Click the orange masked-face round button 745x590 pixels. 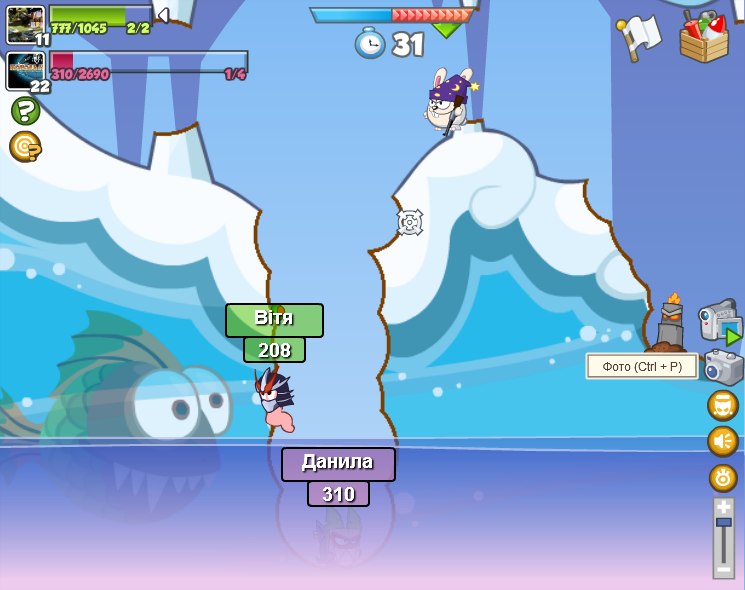pyautogui.click(x=723, y=405)
